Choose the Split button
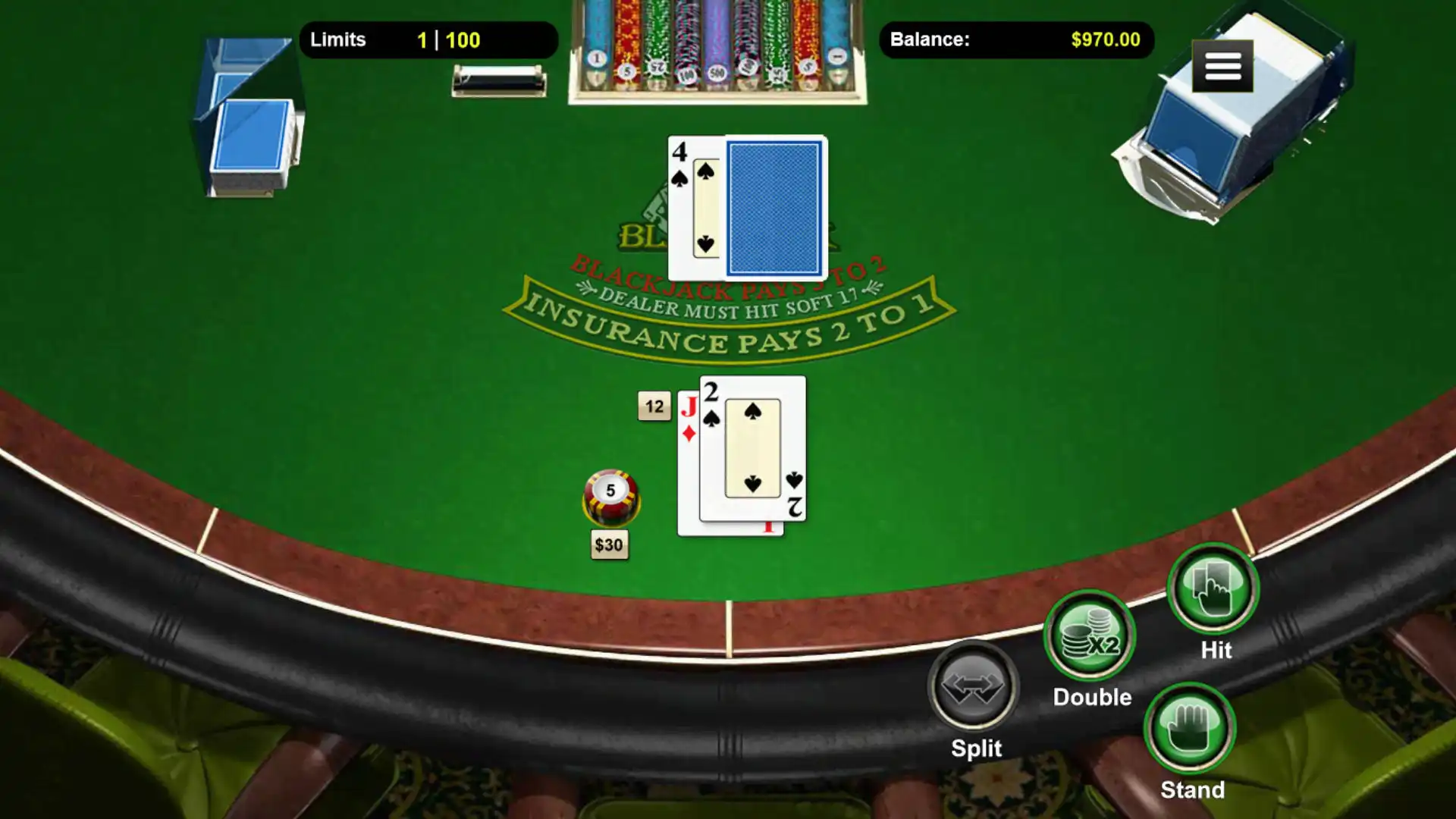 coord(974,686)
